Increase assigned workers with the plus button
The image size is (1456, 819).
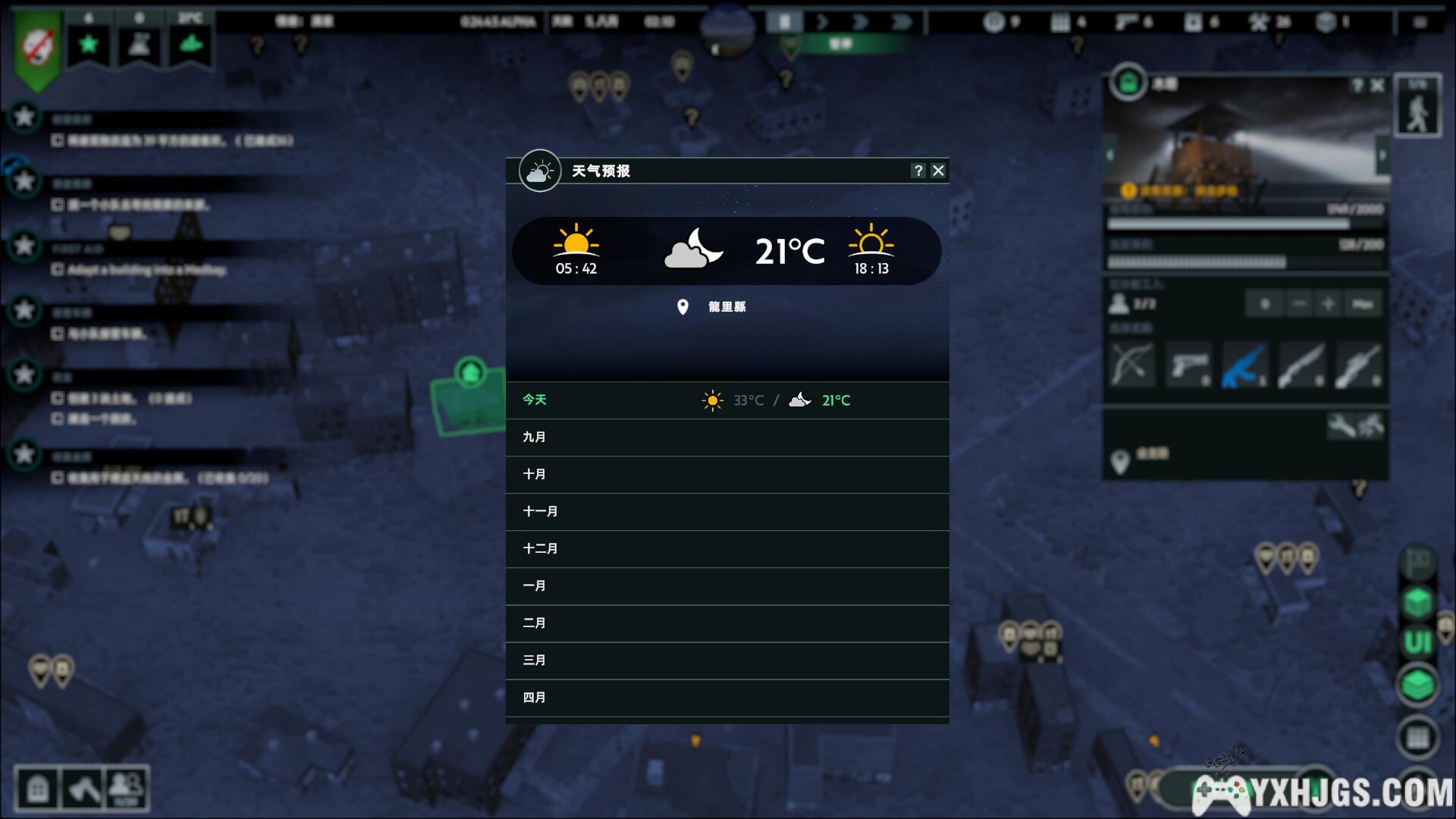(x=1328, y=304)
